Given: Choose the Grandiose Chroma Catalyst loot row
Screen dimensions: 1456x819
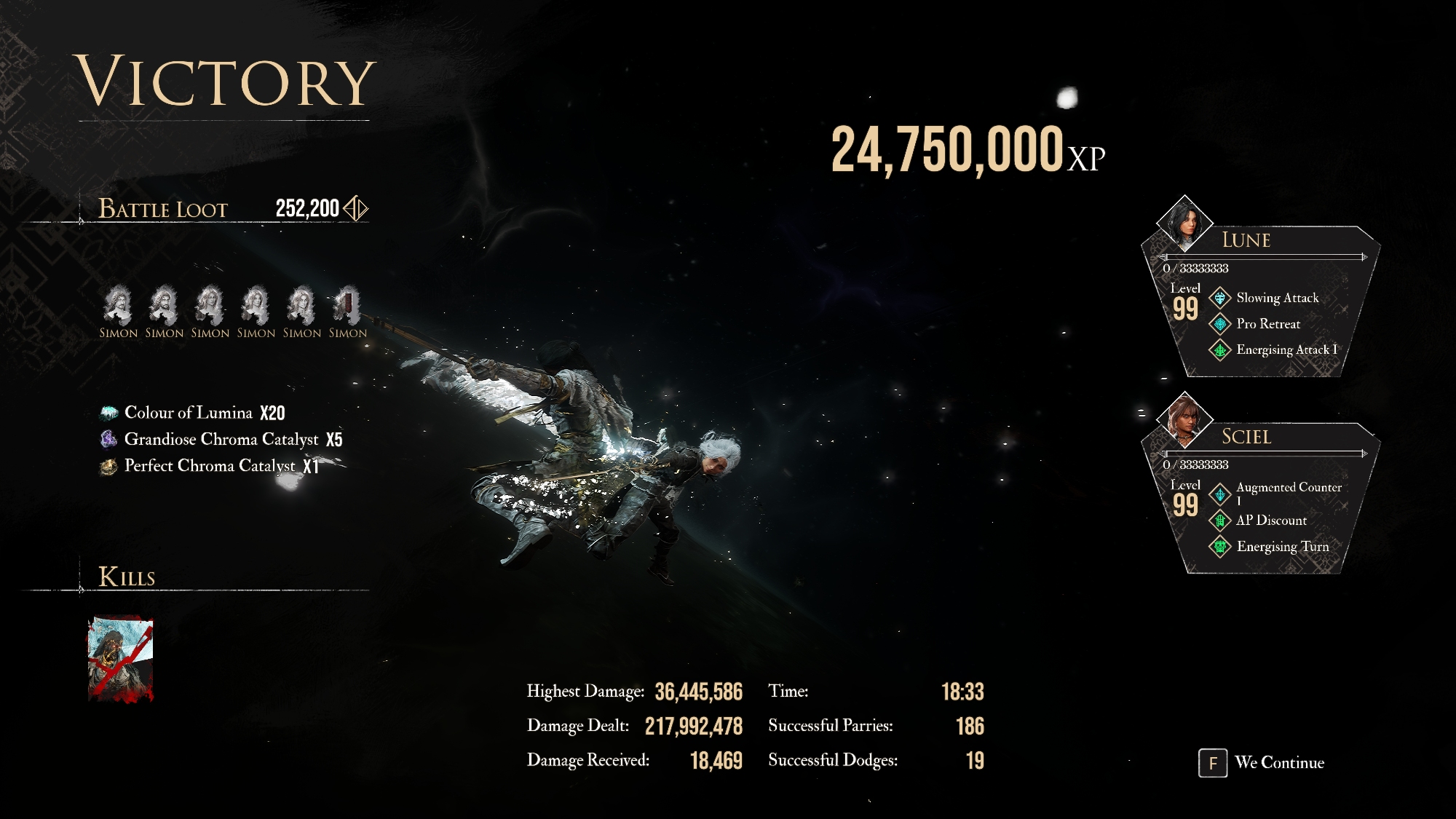Looking at the screenshot, I should pyautogui.click(x=221, y=439).
